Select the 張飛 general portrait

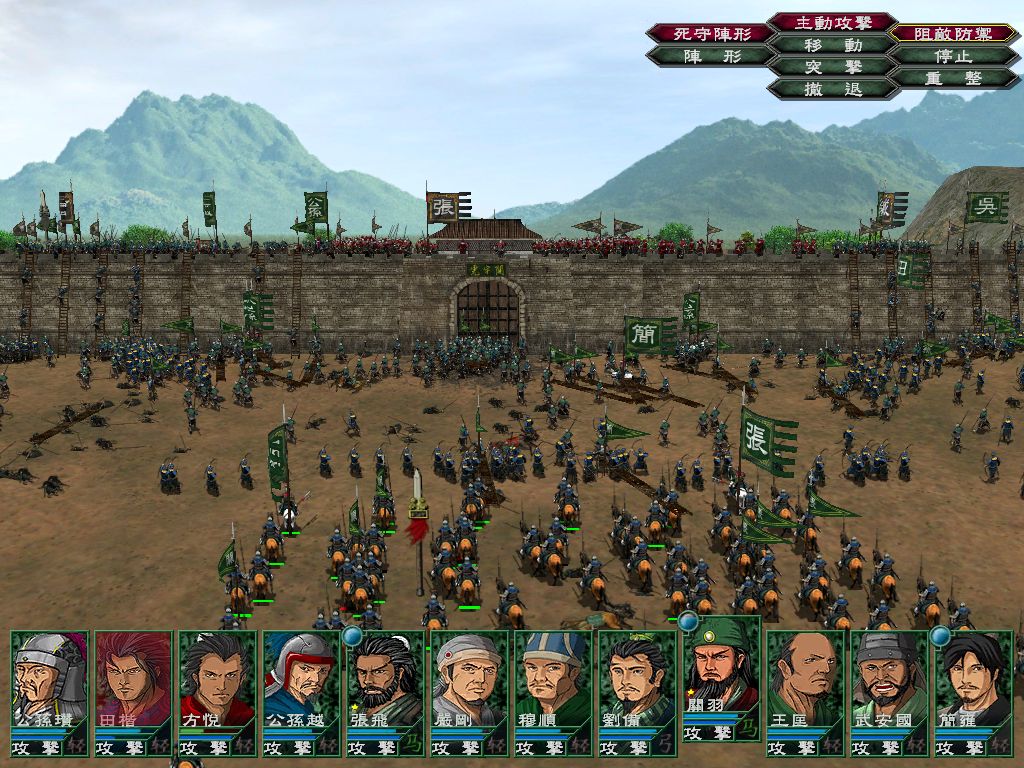tap(385, 680)
